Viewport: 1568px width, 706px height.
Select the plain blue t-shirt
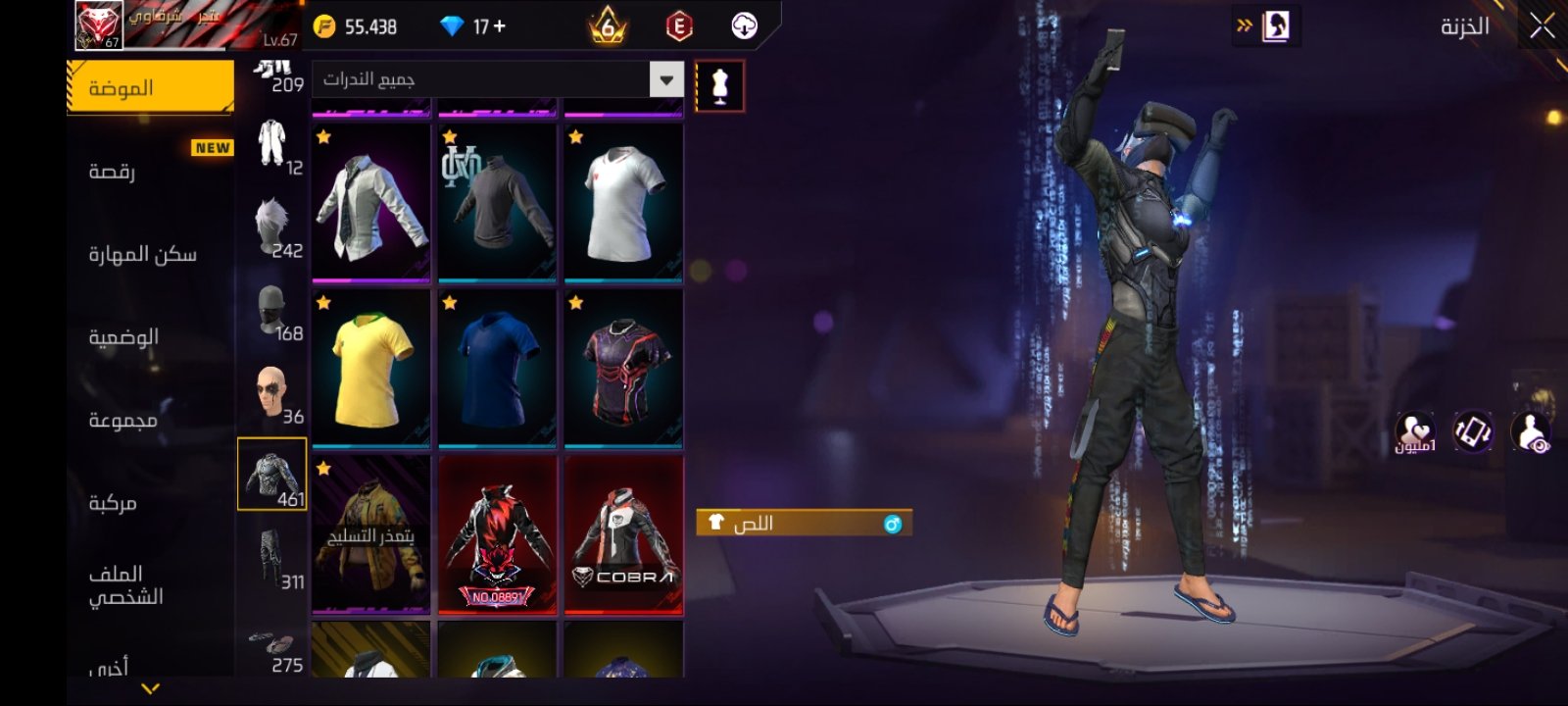point(497,370)
